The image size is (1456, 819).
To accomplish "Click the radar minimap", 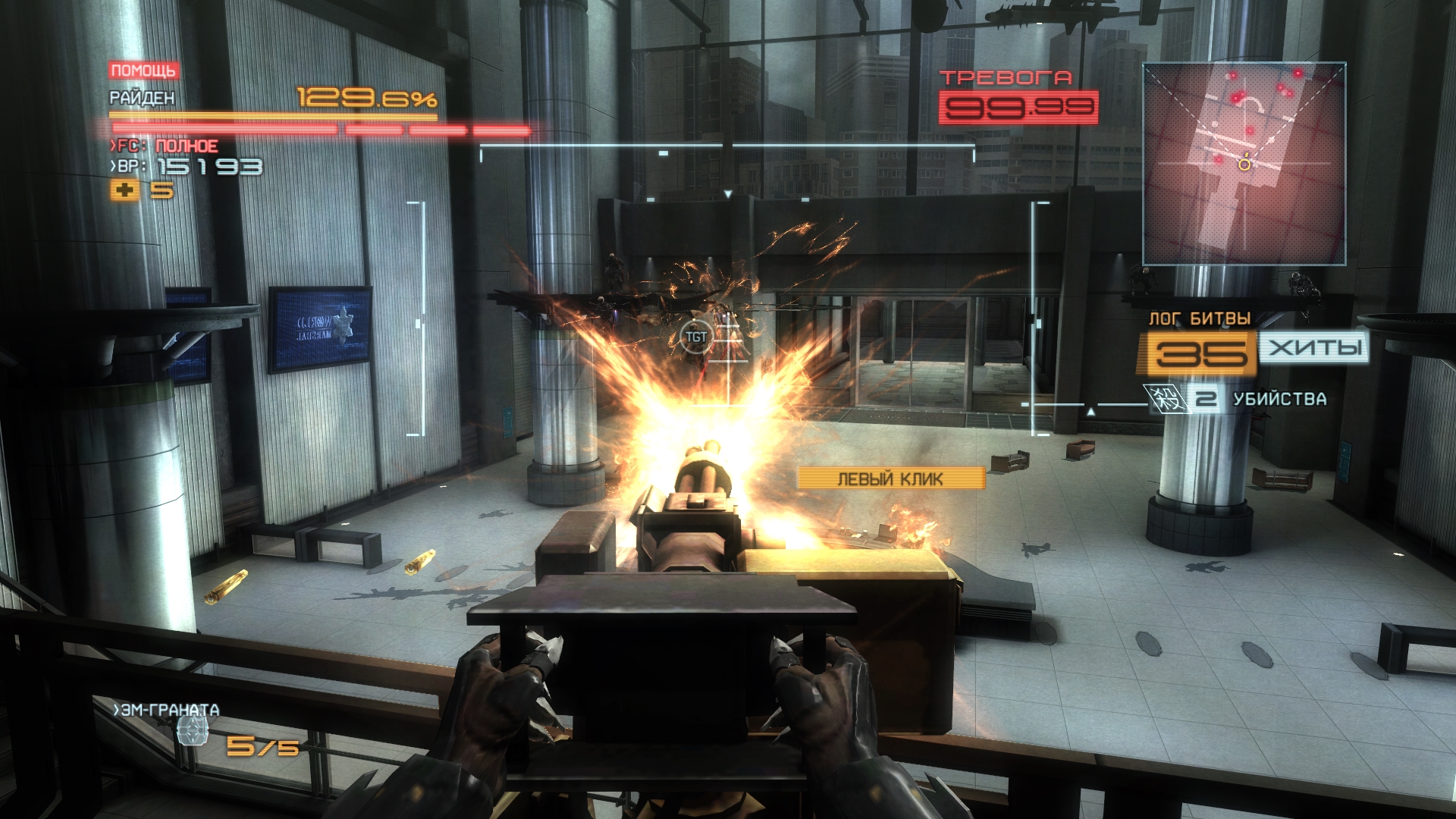I will coord(1244,164).
